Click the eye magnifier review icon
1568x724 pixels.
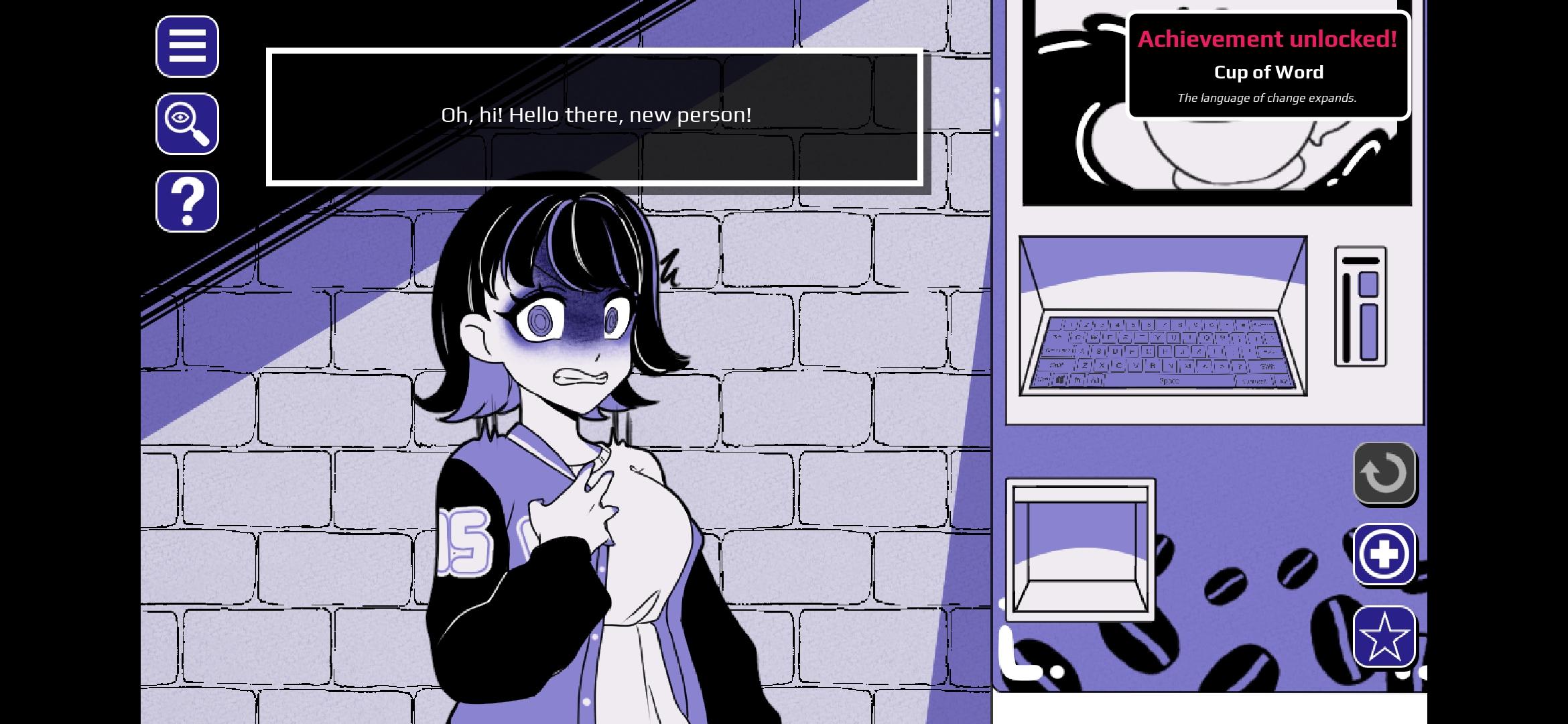pyautogui.click(x=186, y=125)
